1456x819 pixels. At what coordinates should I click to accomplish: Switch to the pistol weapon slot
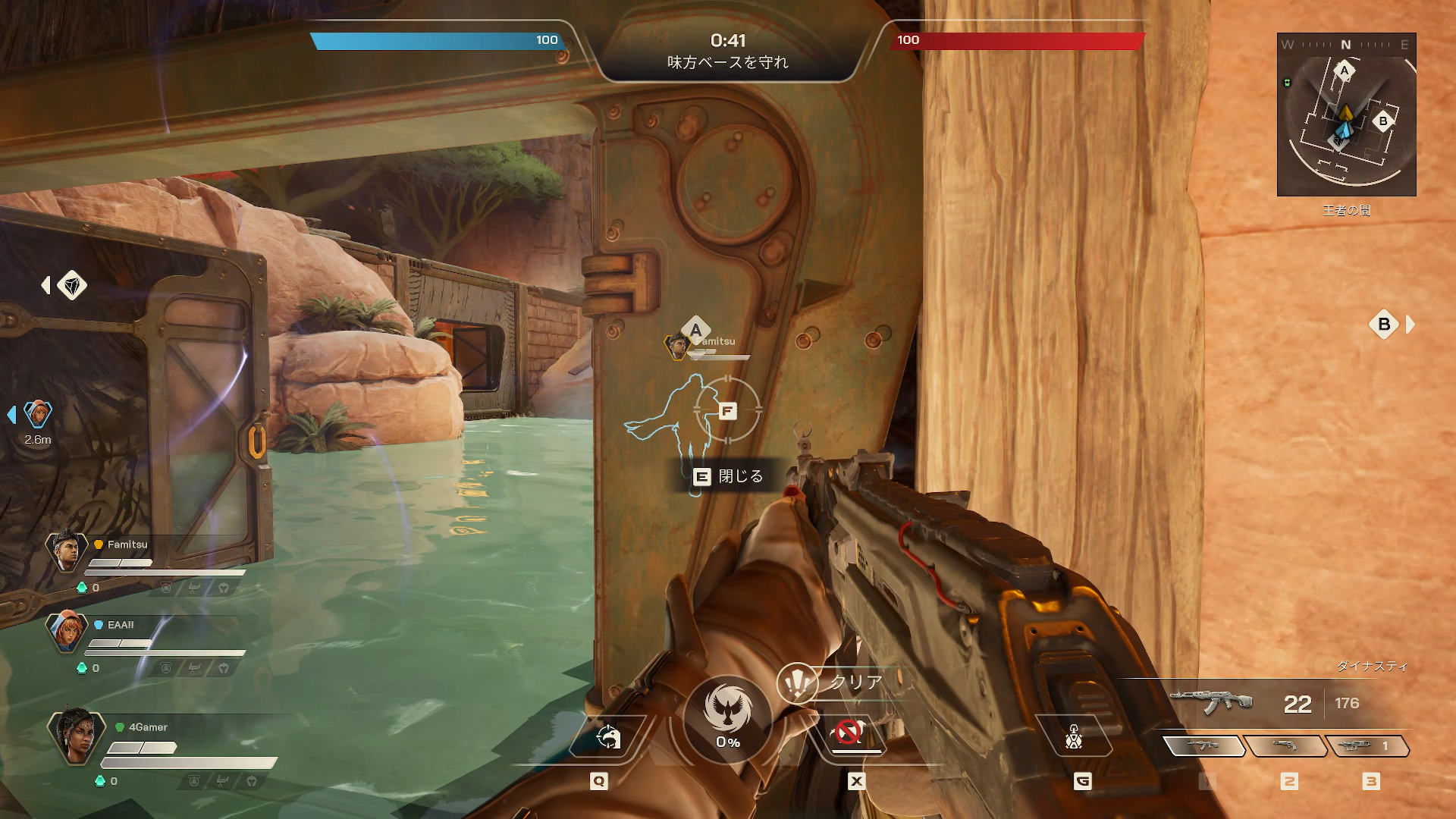click(x=1285, y=746)
